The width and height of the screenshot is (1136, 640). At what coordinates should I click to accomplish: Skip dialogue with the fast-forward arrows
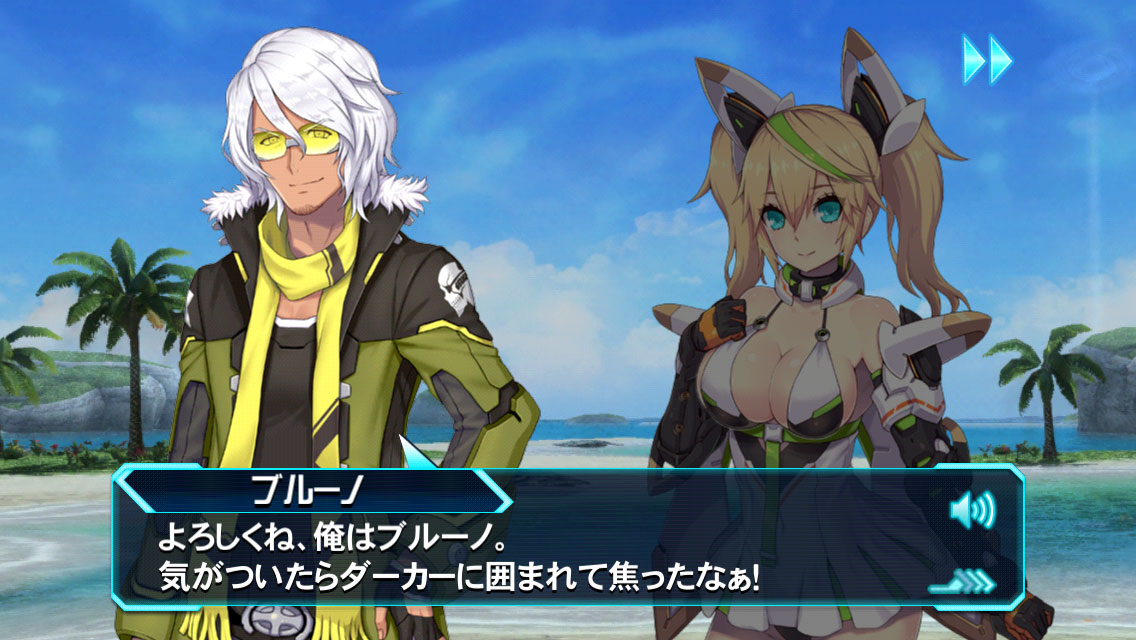987,59
